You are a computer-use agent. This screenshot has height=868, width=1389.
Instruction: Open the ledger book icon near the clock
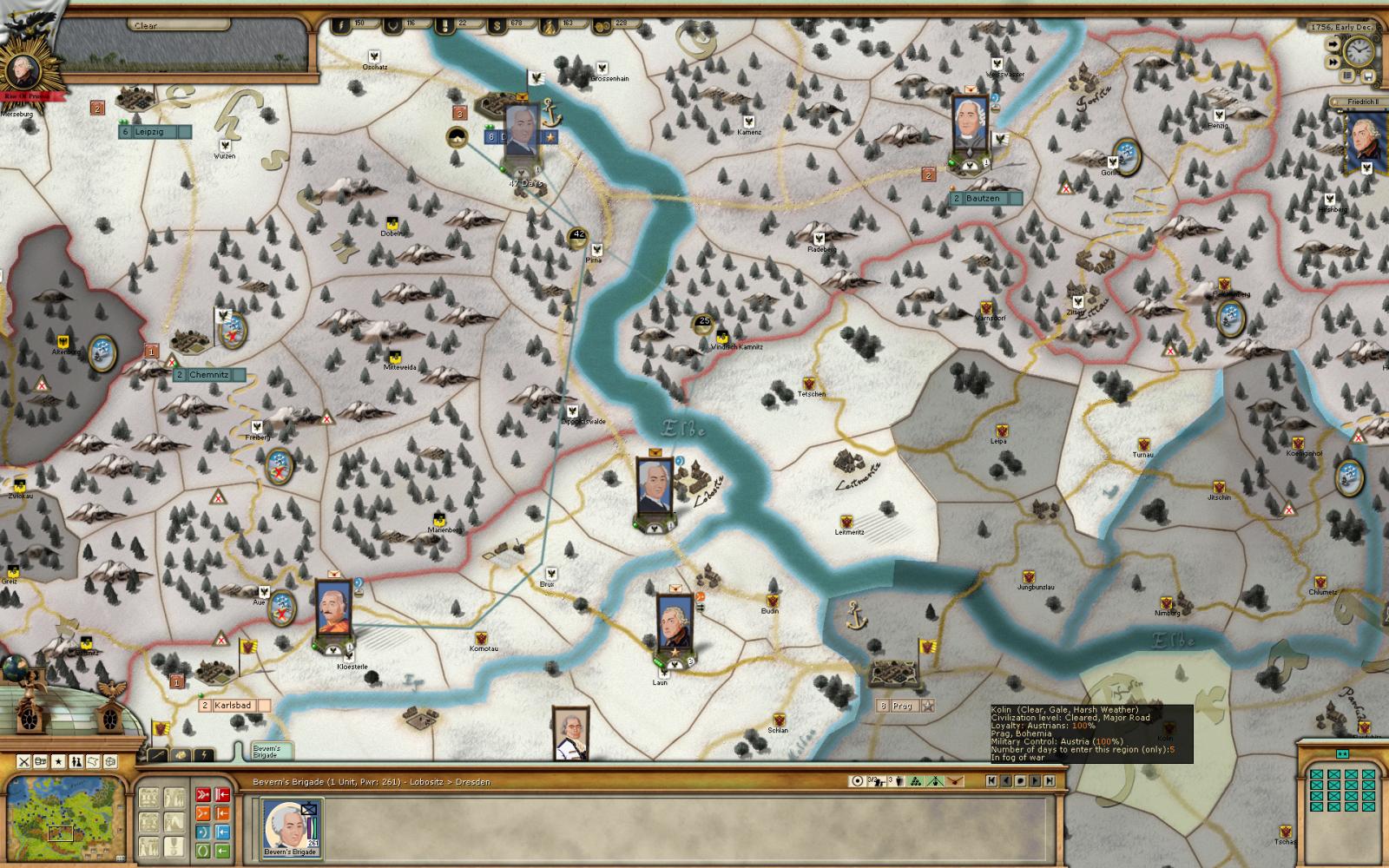click(1349, 76)
